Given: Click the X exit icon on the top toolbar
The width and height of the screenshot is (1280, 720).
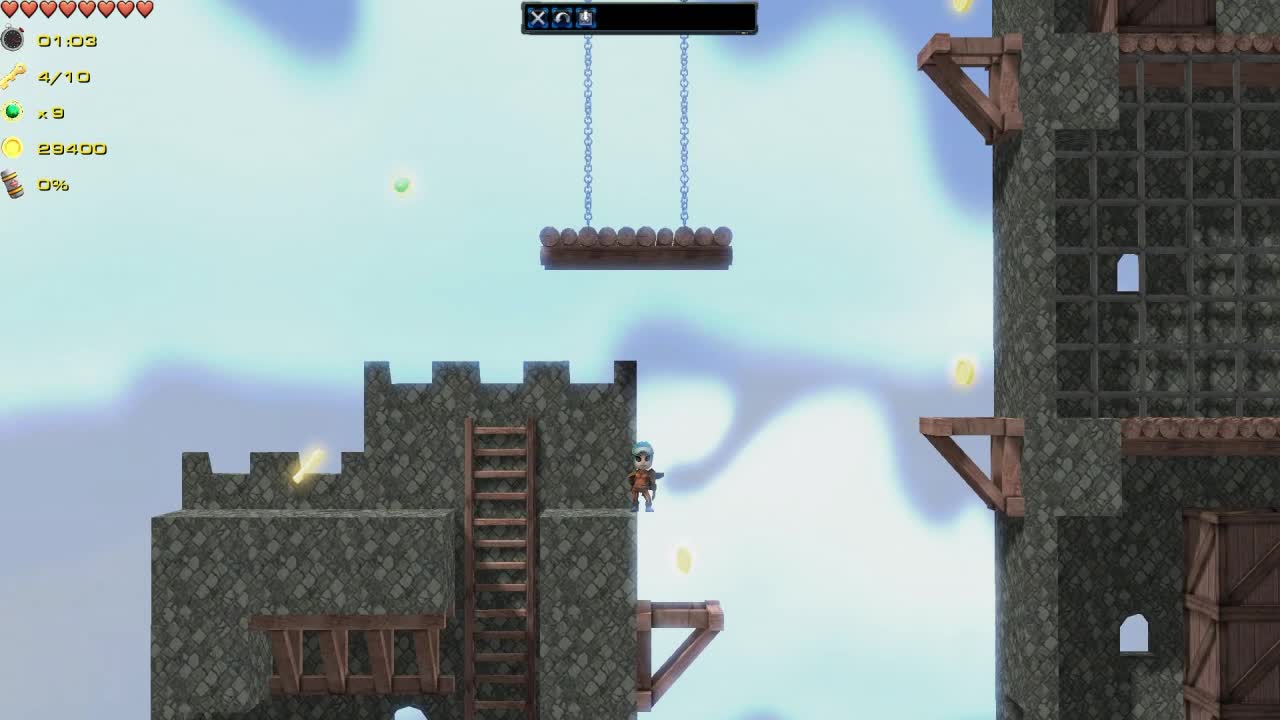Looking at the screenshot, I should tap(538, 18).
